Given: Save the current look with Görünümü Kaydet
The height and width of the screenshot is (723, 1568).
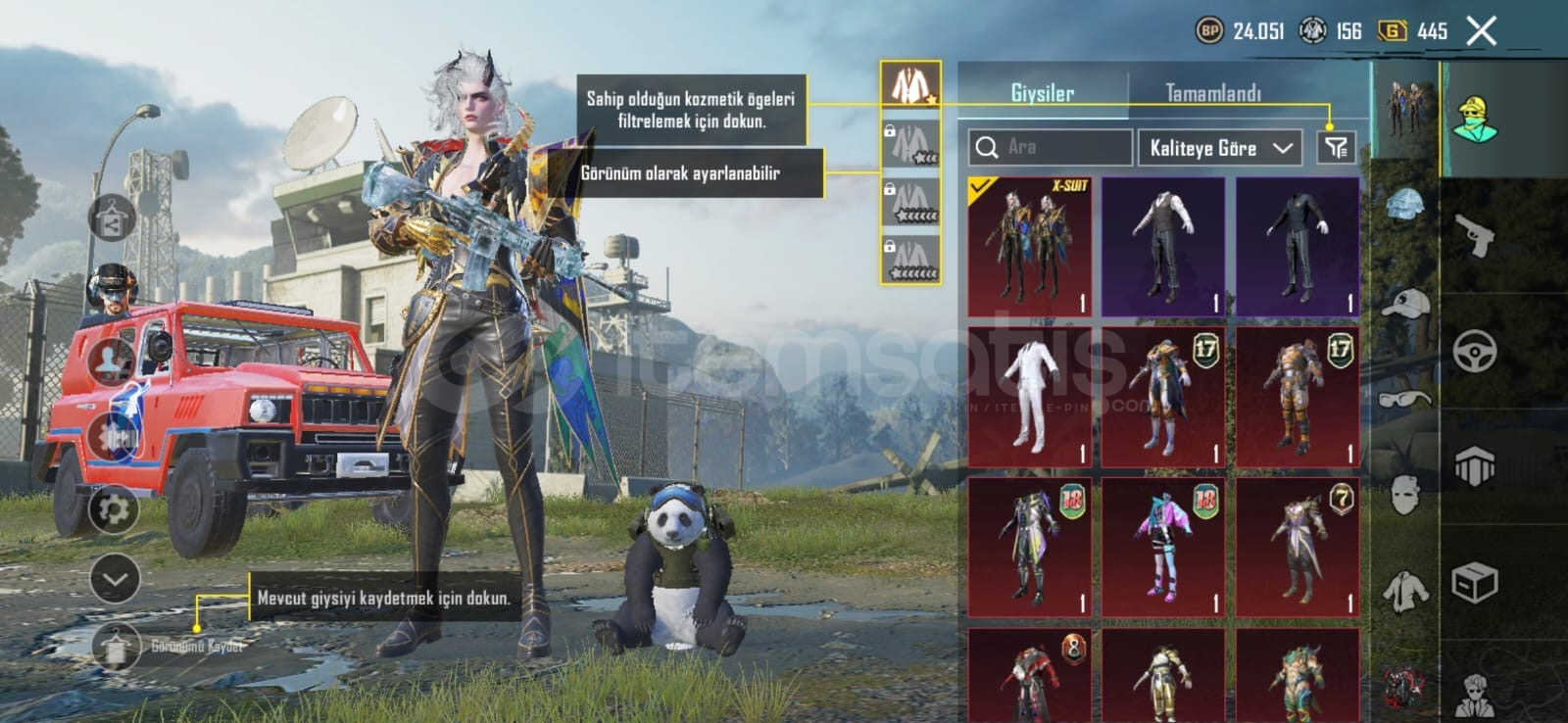Looking at the screenshot, I should (x=118, y=647).
